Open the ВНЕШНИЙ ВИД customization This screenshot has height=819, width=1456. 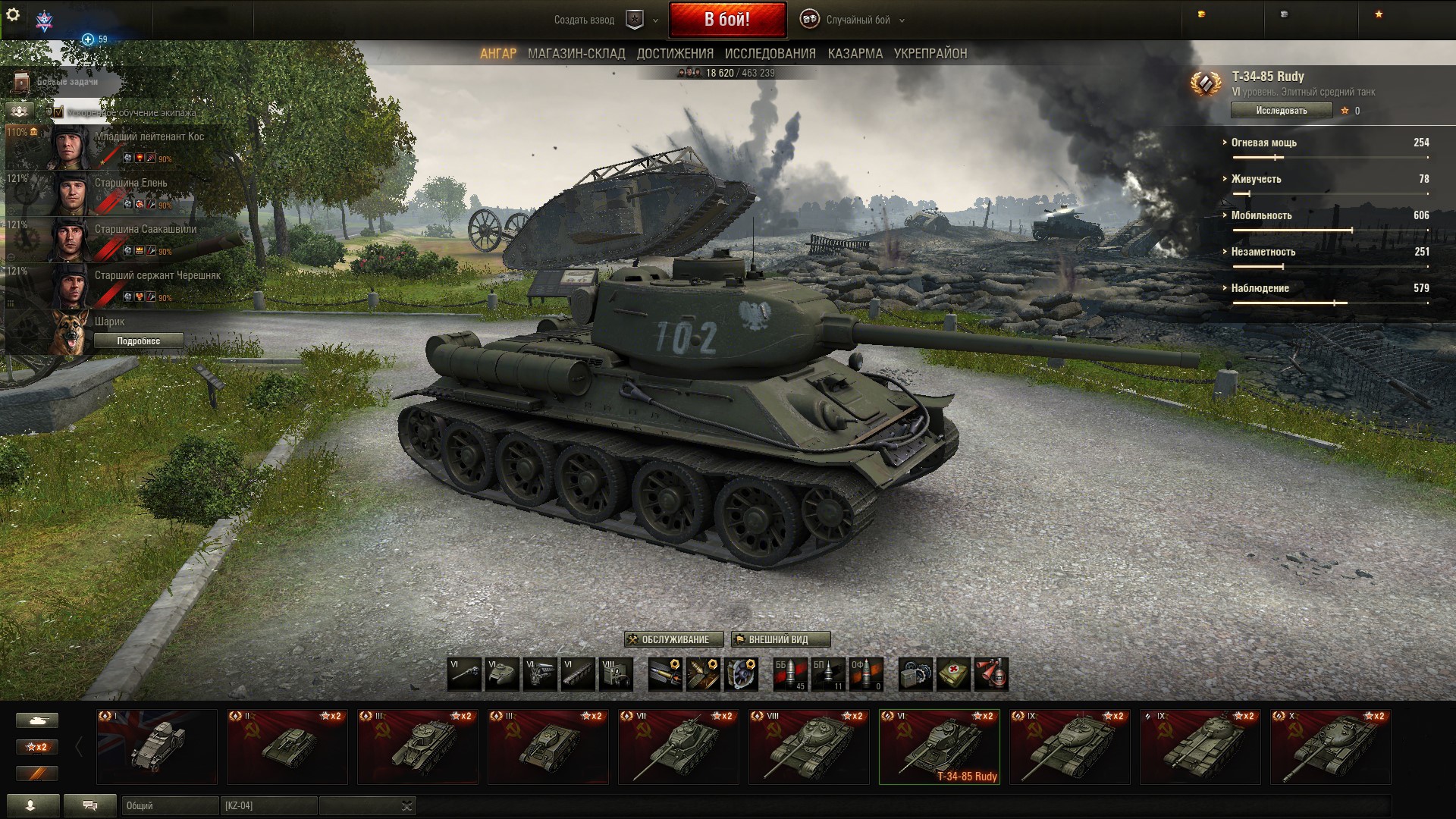[780, 639]
